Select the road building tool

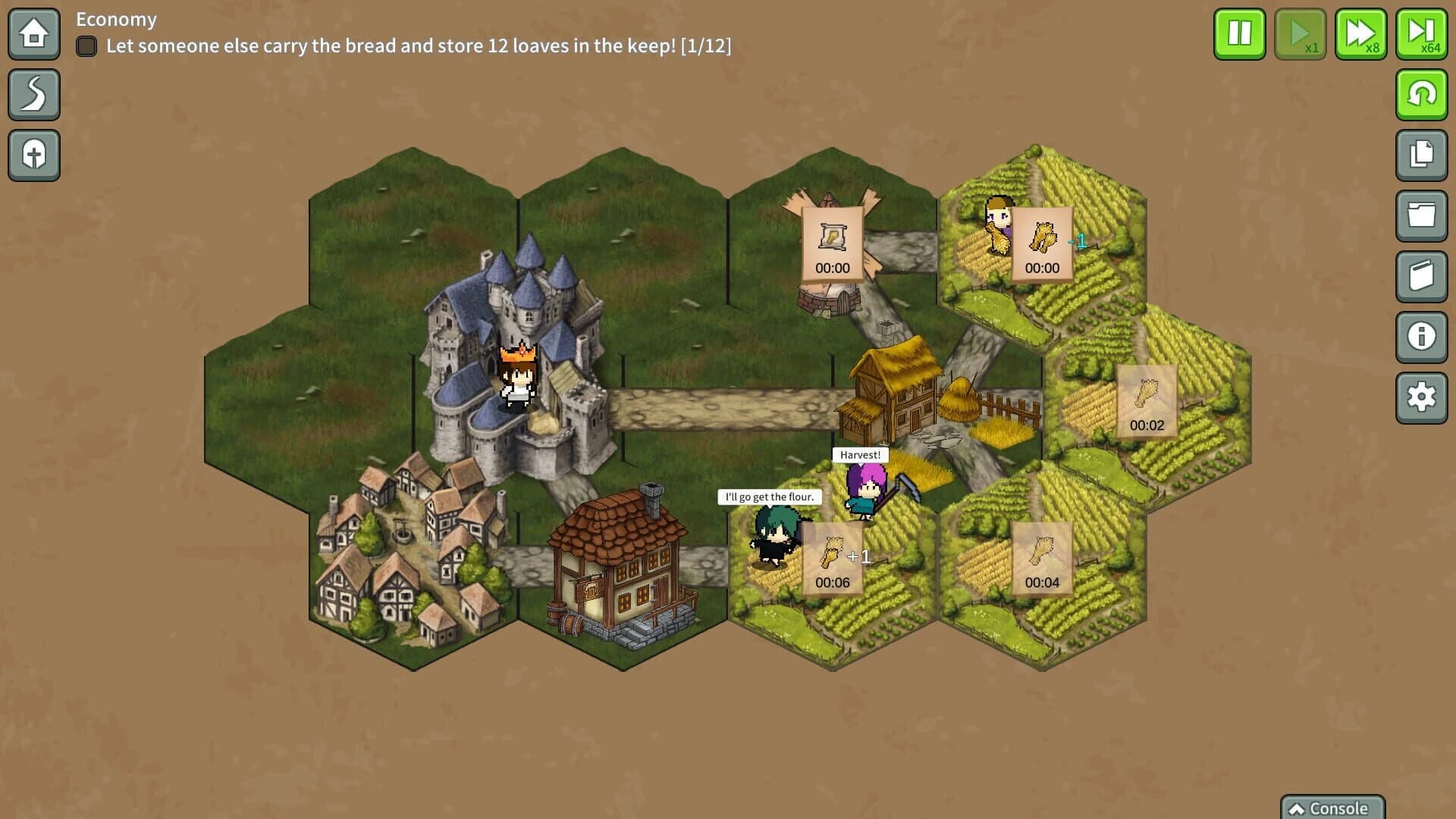[33, 94]
